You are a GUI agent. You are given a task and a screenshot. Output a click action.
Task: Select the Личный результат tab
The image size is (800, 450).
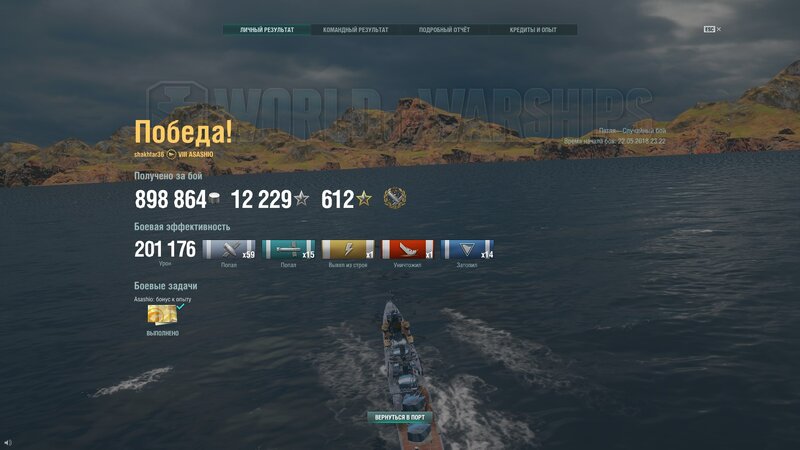pos(267,30)
